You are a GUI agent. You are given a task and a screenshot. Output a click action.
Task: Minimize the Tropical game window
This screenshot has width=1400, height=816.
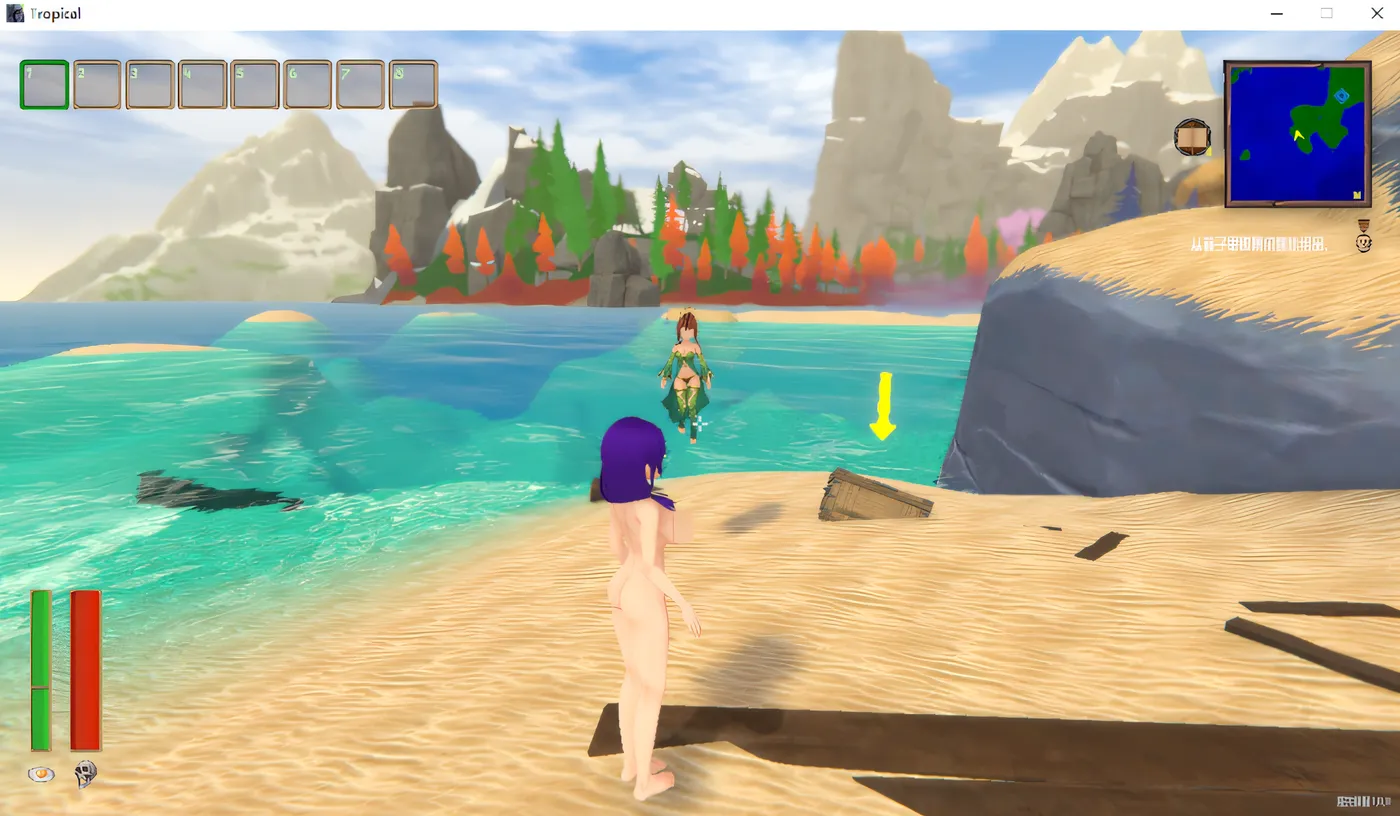coord(1278,14)
